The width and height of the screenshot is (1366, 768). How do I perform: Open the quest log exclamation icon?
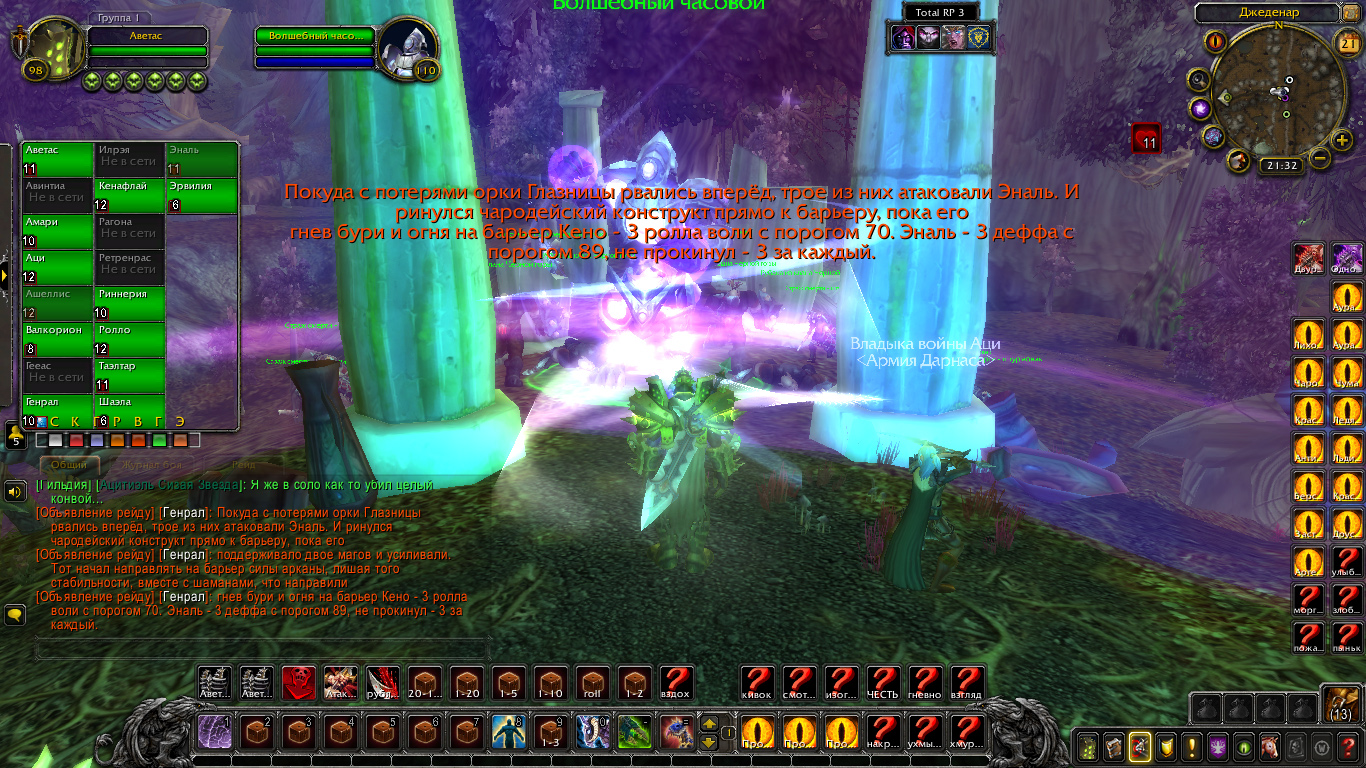coord(1191,746)
